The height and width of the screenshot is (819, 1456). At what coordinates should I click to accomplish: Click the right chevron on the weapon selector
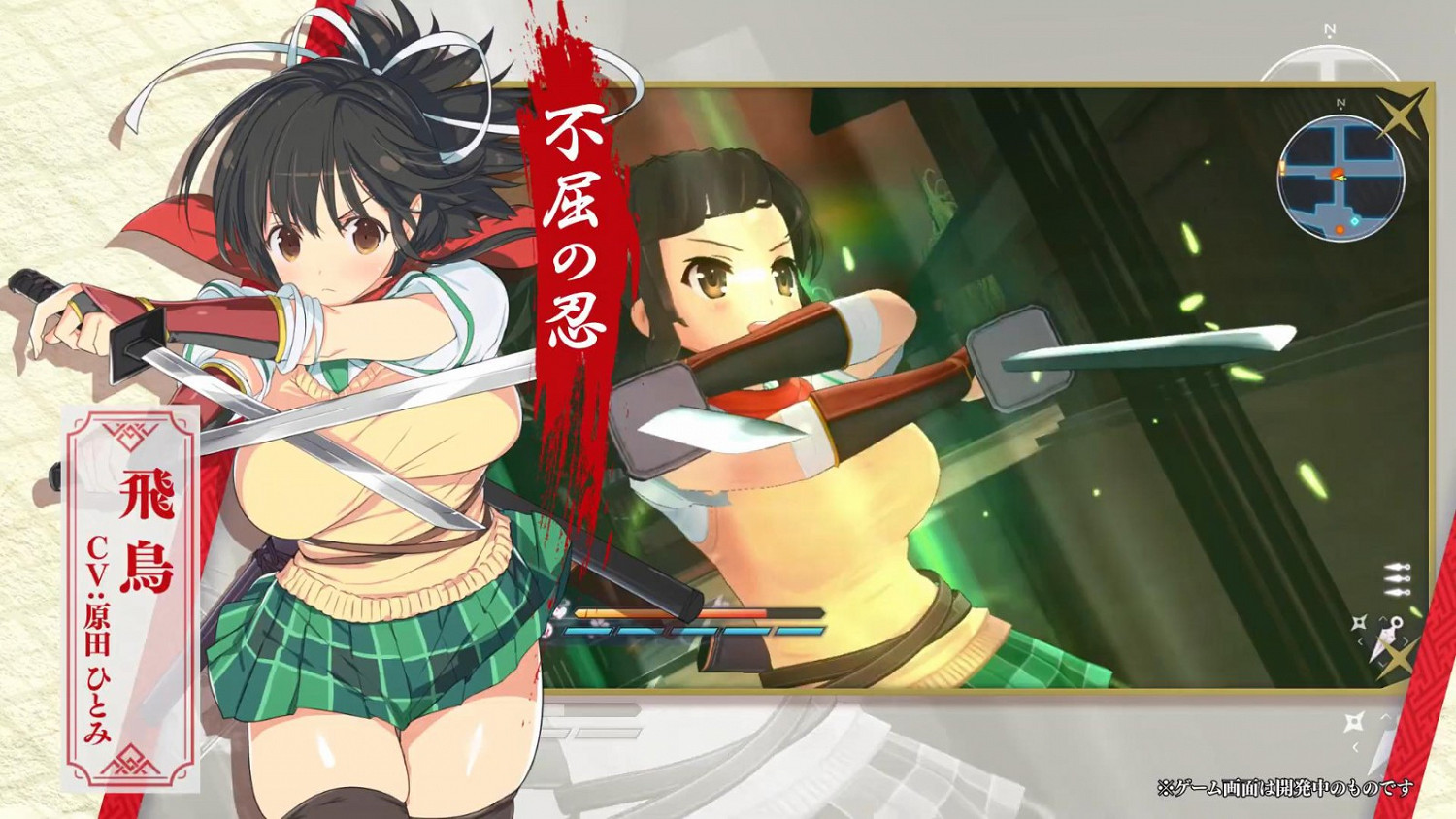[1406, 640]
